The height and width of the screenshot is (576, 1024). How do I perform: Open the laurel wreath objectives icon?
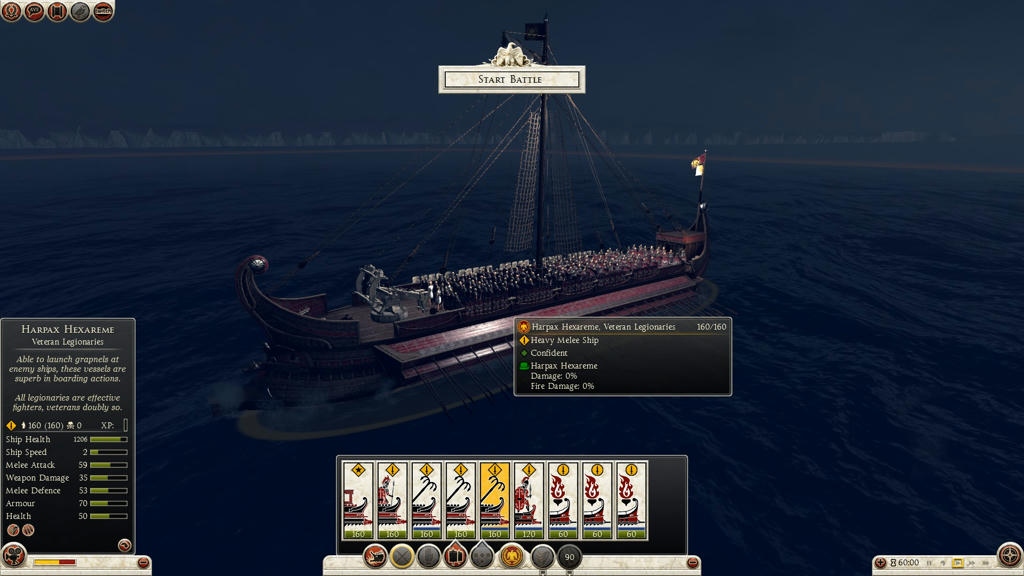point(11,12)
